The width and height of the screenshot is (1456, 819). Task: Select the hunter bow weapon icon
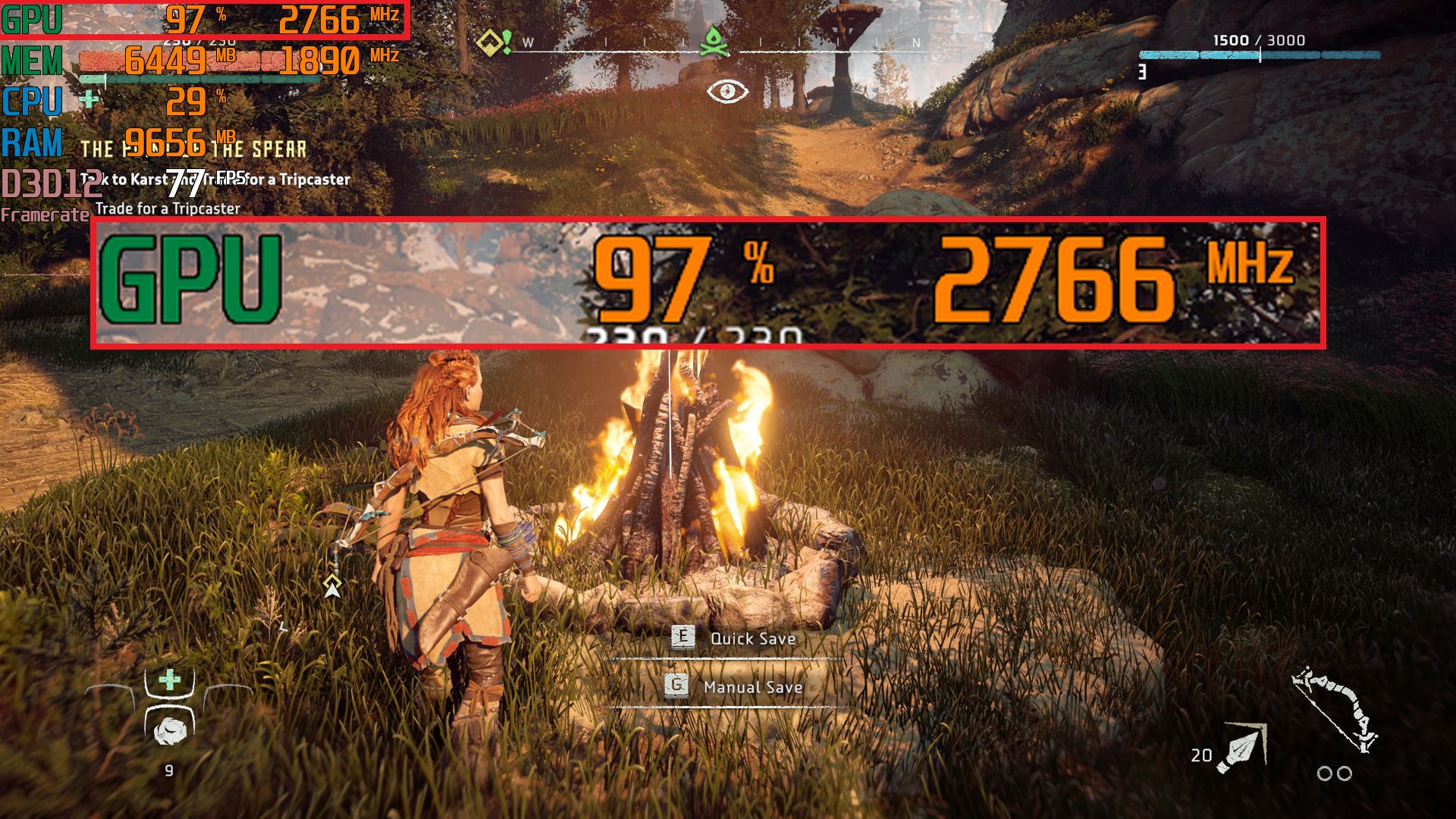coord(1336,709)
